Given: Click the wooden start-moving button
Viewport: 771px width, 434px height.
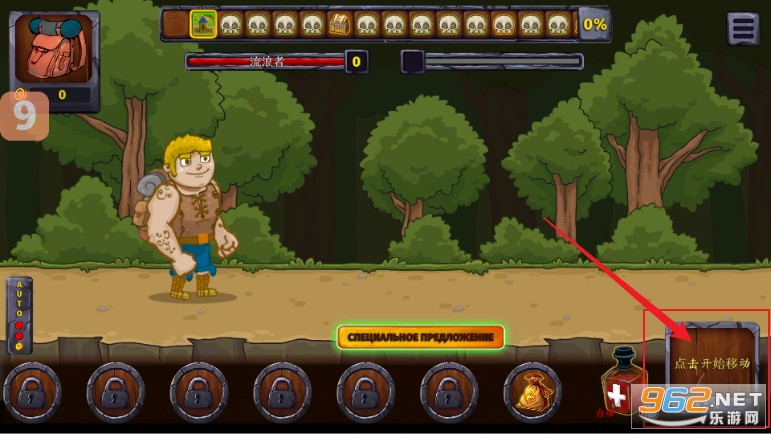Looking at the screenshot, I should (x=711, y=364).
